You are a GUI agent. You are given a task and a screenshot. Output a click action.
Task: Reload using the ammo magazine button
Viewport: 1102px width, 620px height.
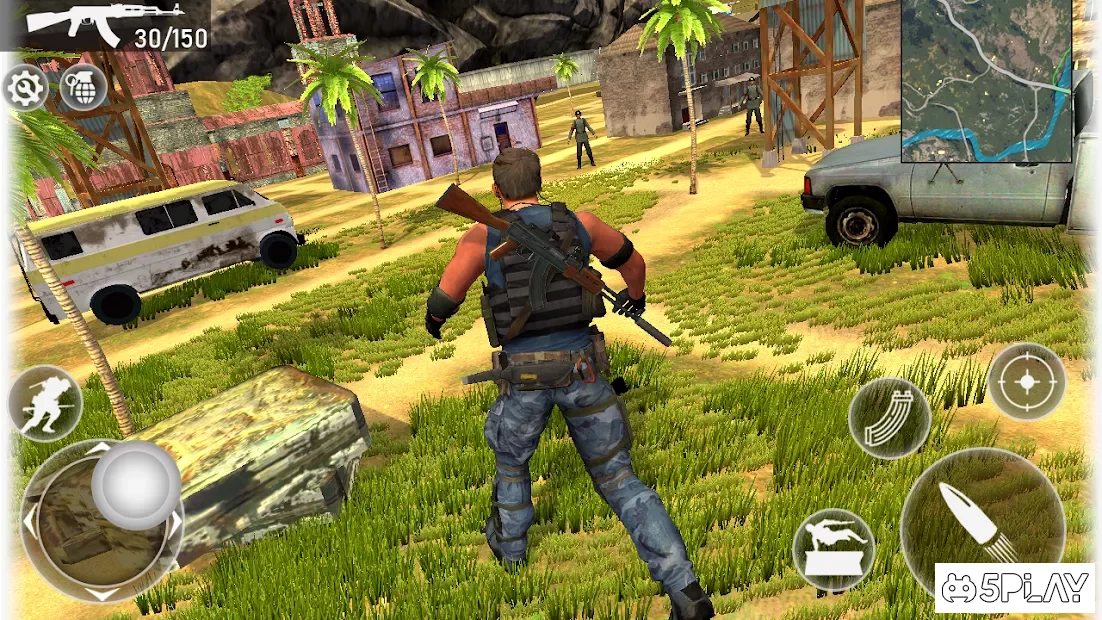889,417
